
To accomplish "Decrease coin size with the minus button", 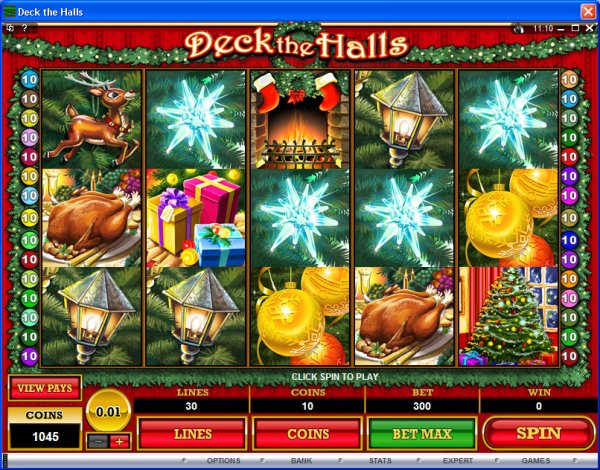I will click(x=97, y=441).
